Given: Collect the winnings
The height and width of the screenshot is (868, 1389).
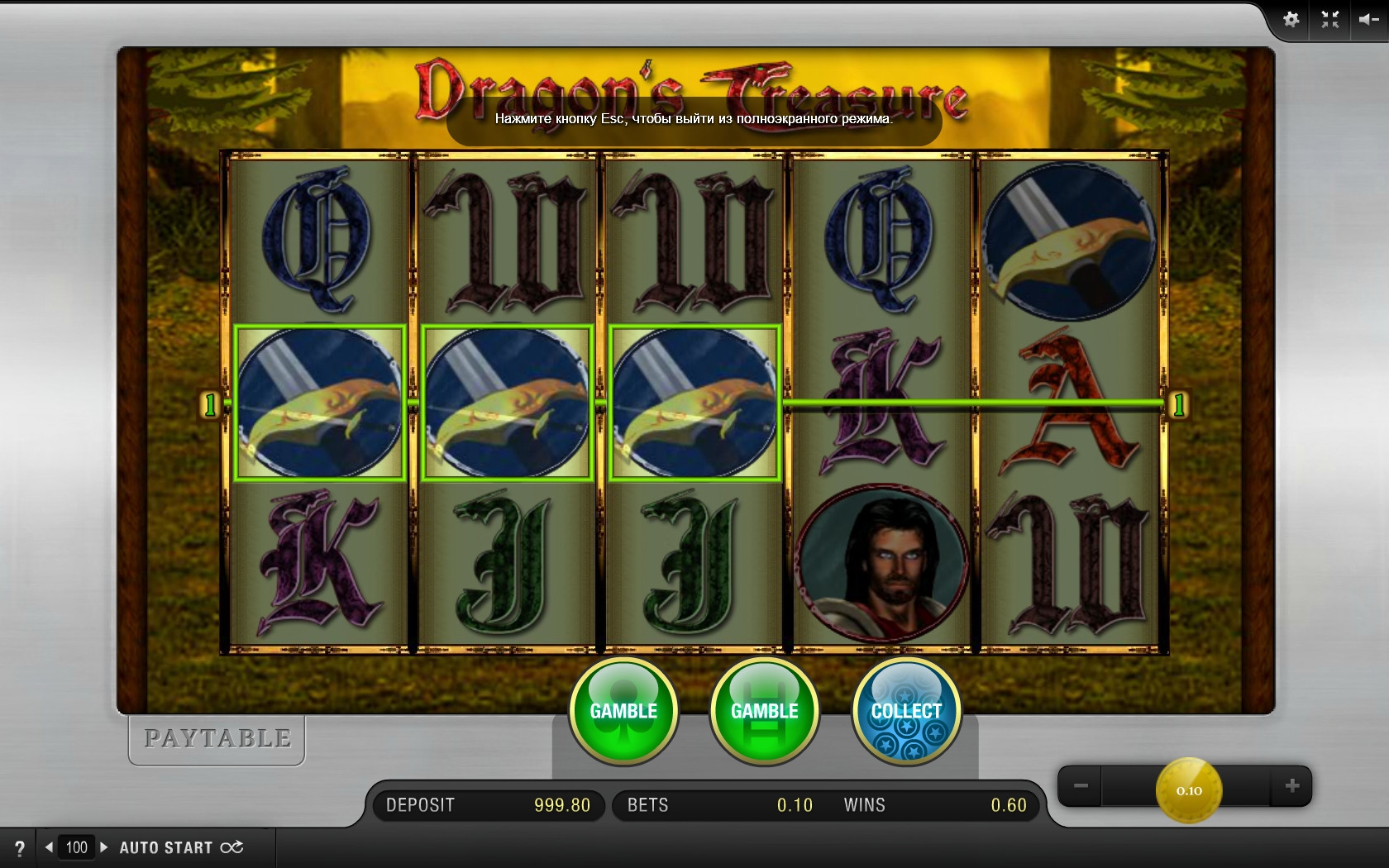Looking at the screenshot, I should point(906,711).
